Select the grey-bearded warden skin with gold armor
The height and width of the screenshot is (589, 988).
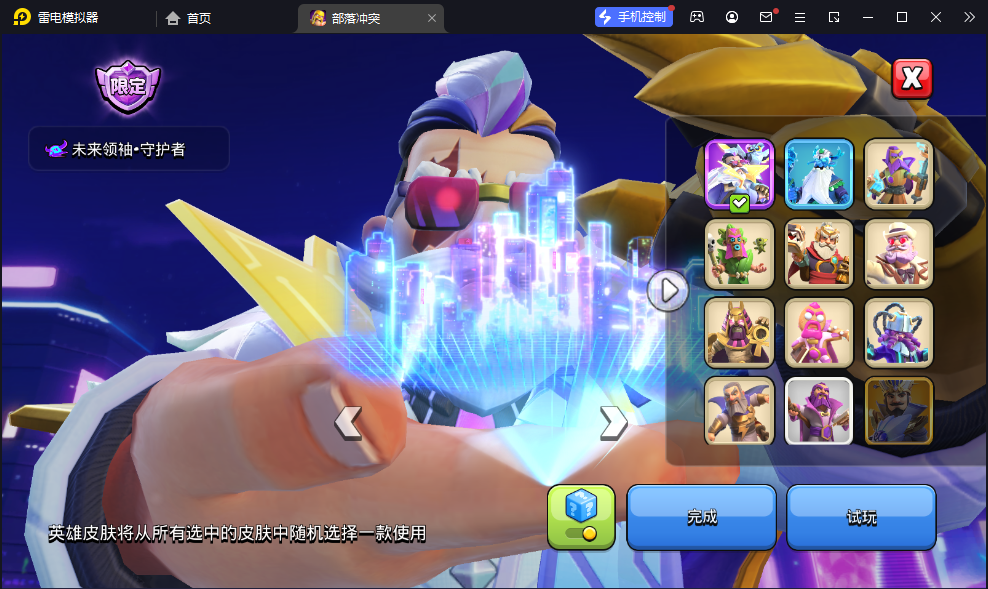tap(739, 410)
